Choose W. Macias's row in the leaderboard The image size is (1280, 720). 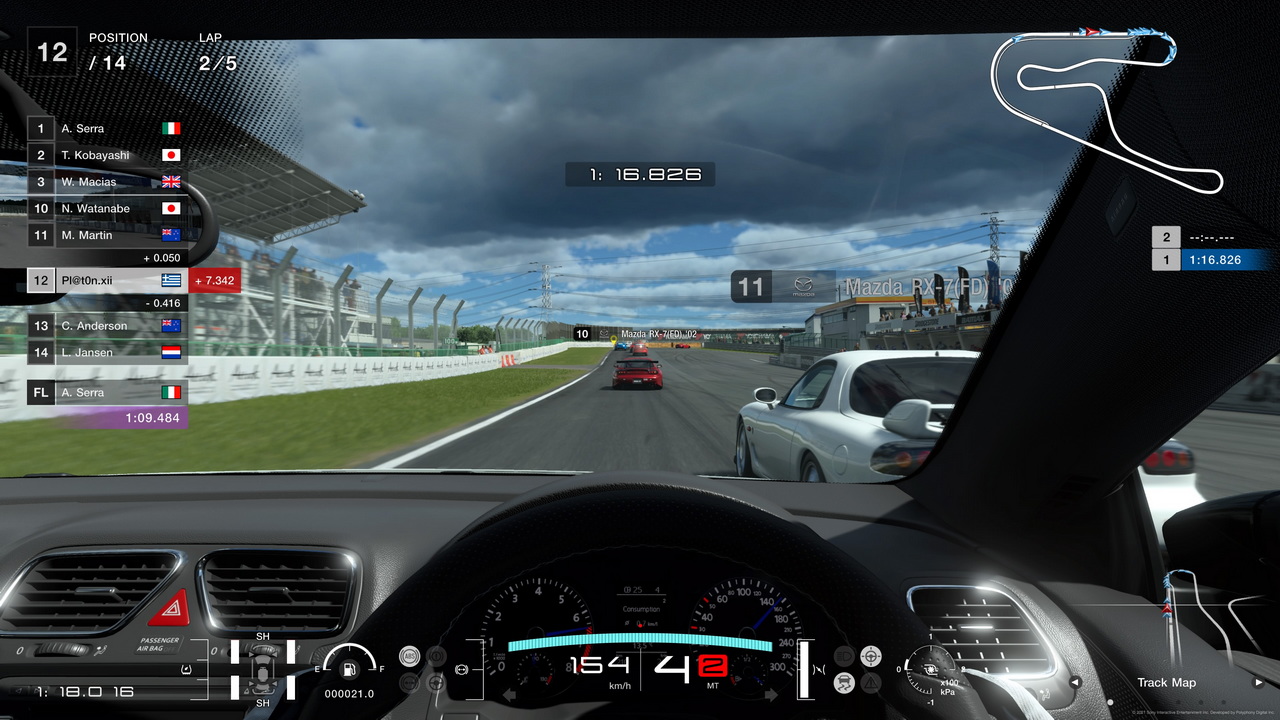tap(107, 182)
